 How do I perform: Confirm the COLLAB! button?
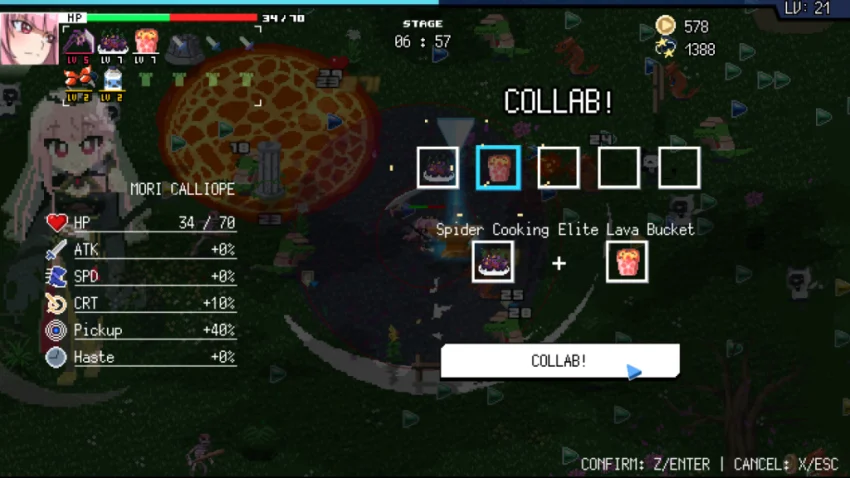pos(559,361)
